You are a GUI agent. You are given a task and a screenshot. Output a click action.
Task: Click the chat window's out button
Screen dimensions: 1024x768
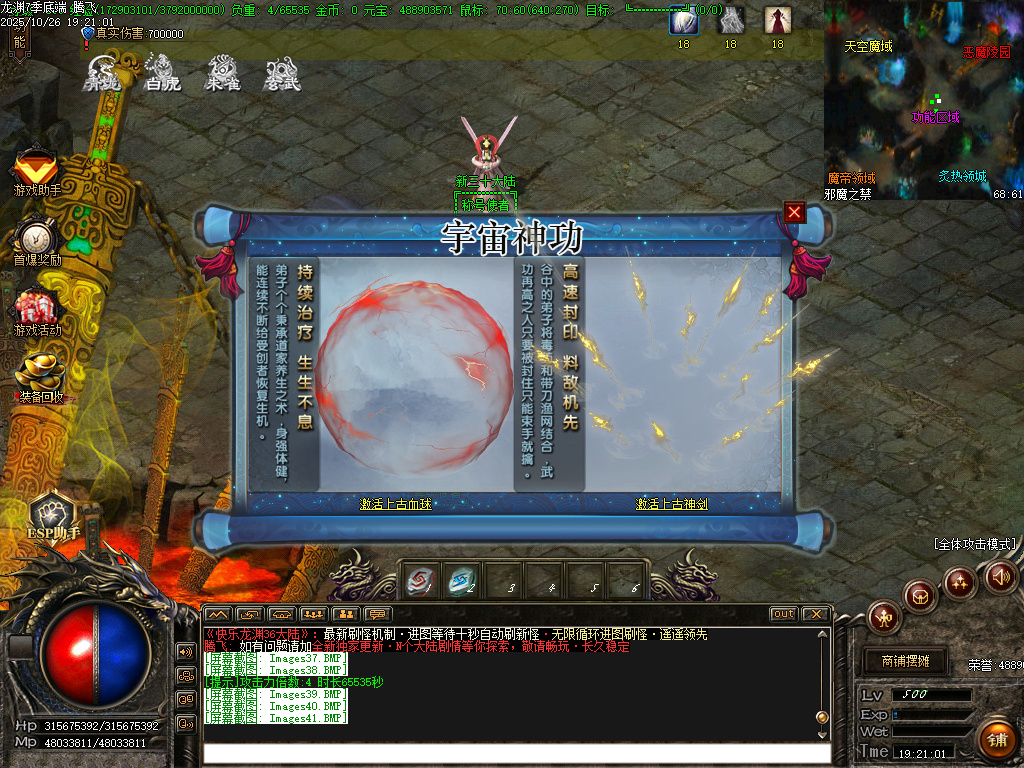point(783,614)
